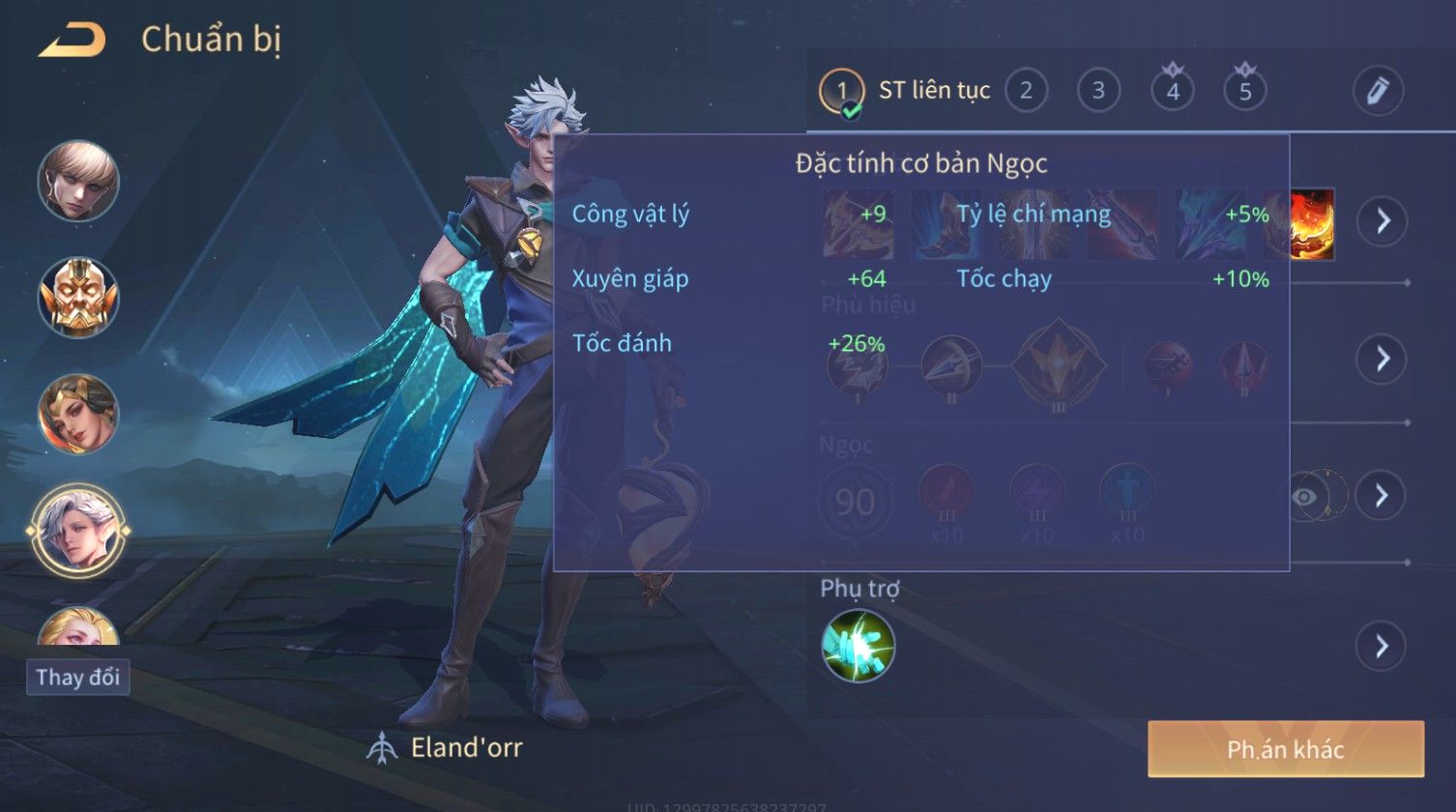Image resolution: width=1456 pixels, height=812 pixels.
Task: Choose the blond hero portrait
Action: (78, 181)
